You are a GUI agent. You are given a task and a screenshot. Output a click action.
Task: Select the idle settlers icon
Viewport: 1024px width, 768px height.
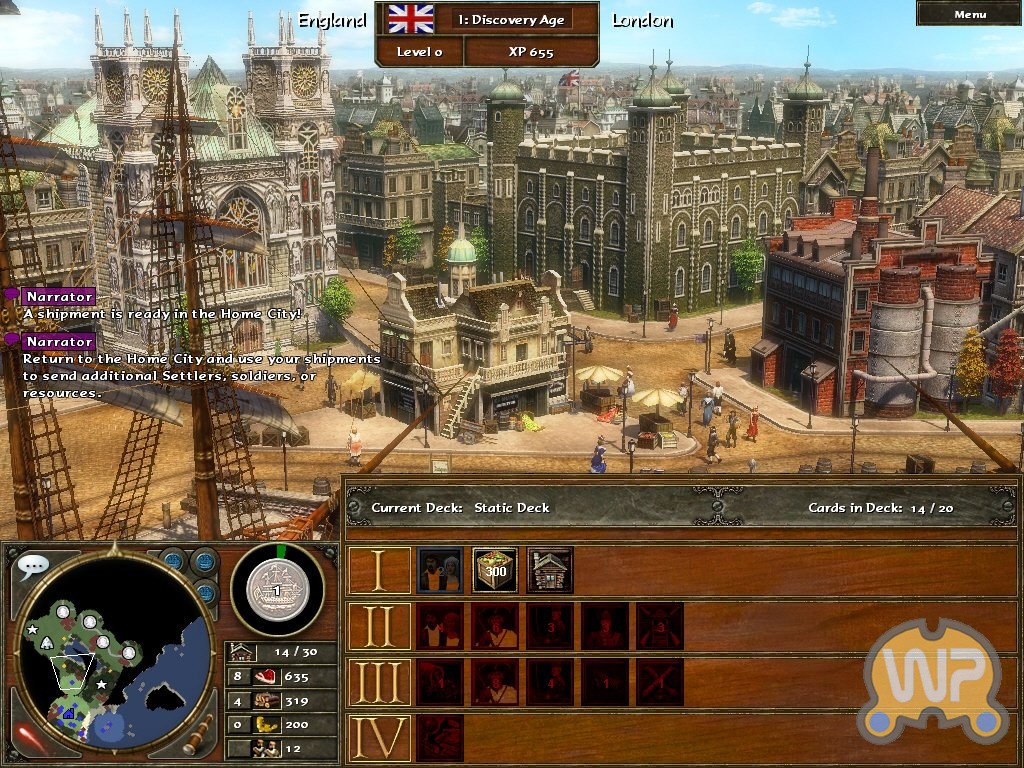267,748
